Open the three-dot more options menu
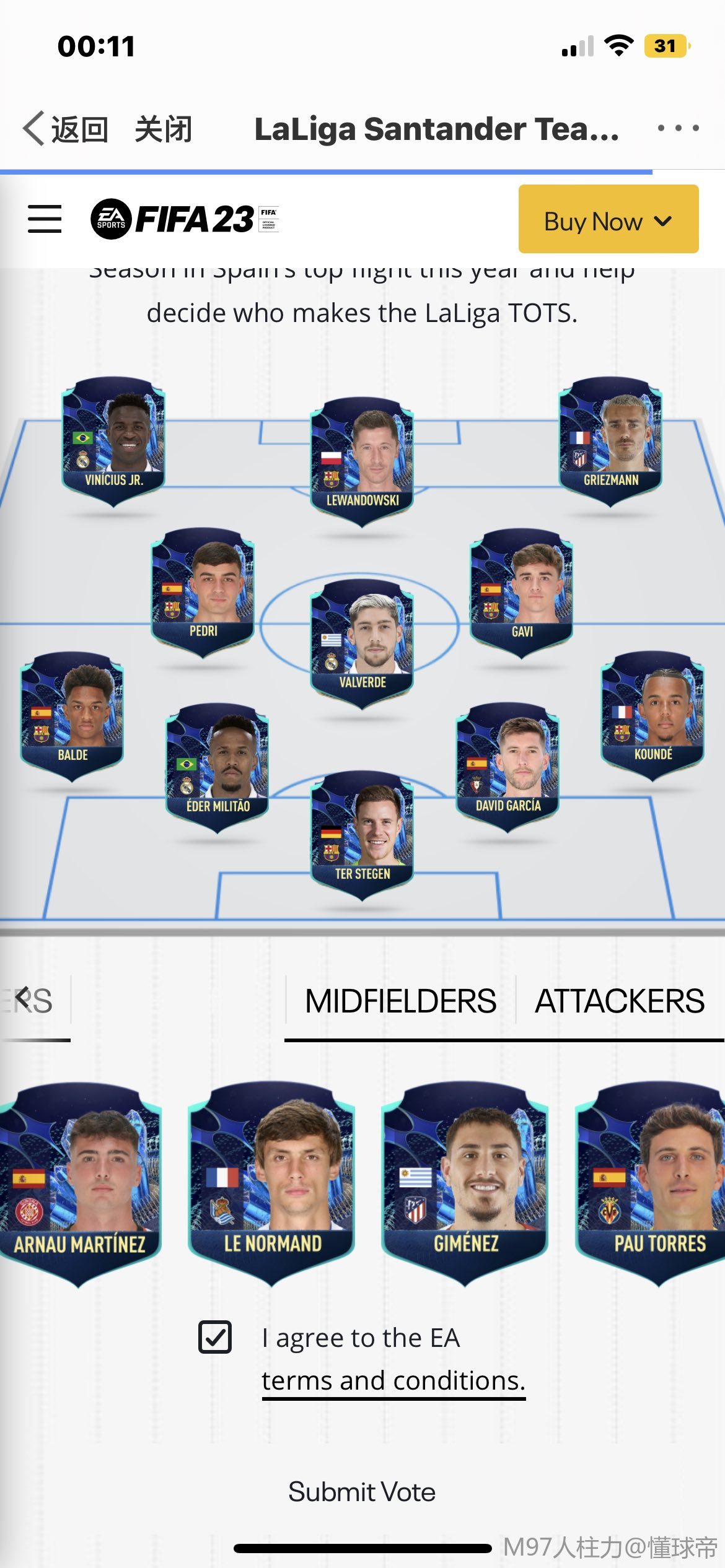This screenshot has height=1568, width=725. click(678, 128)
